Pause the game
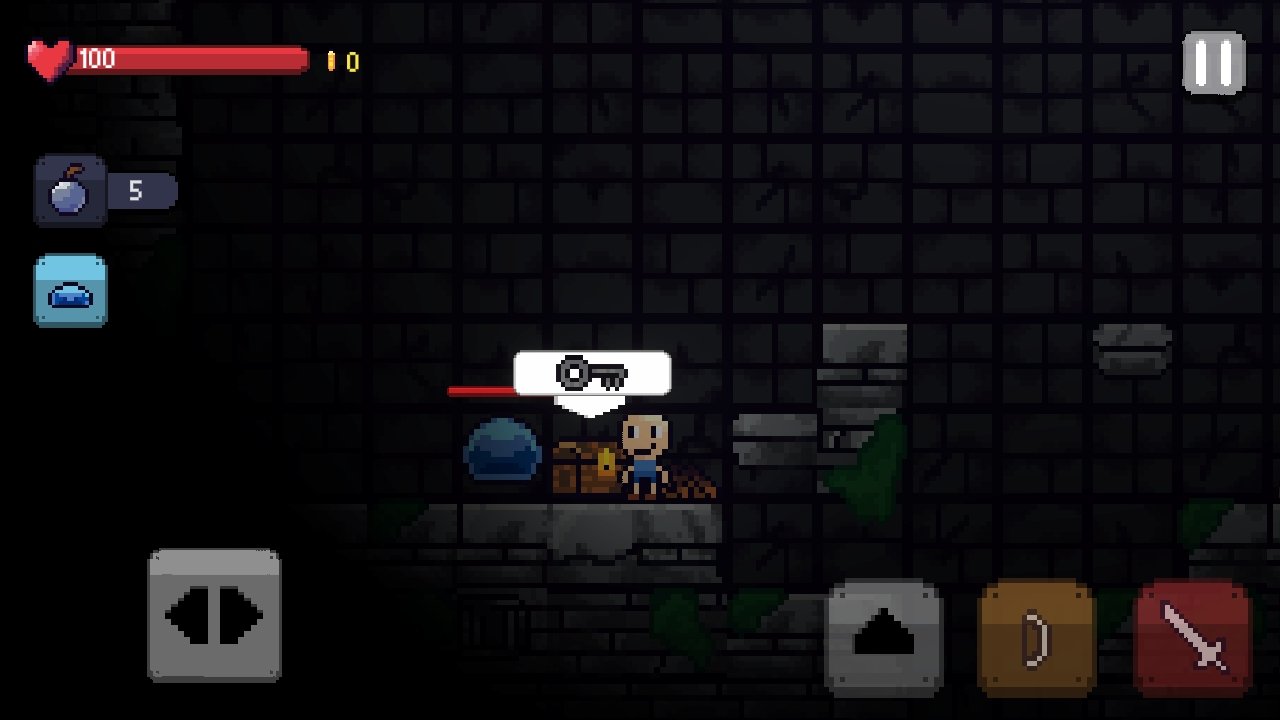The width and height of the screenshot is (1280, 720). 1214,62
